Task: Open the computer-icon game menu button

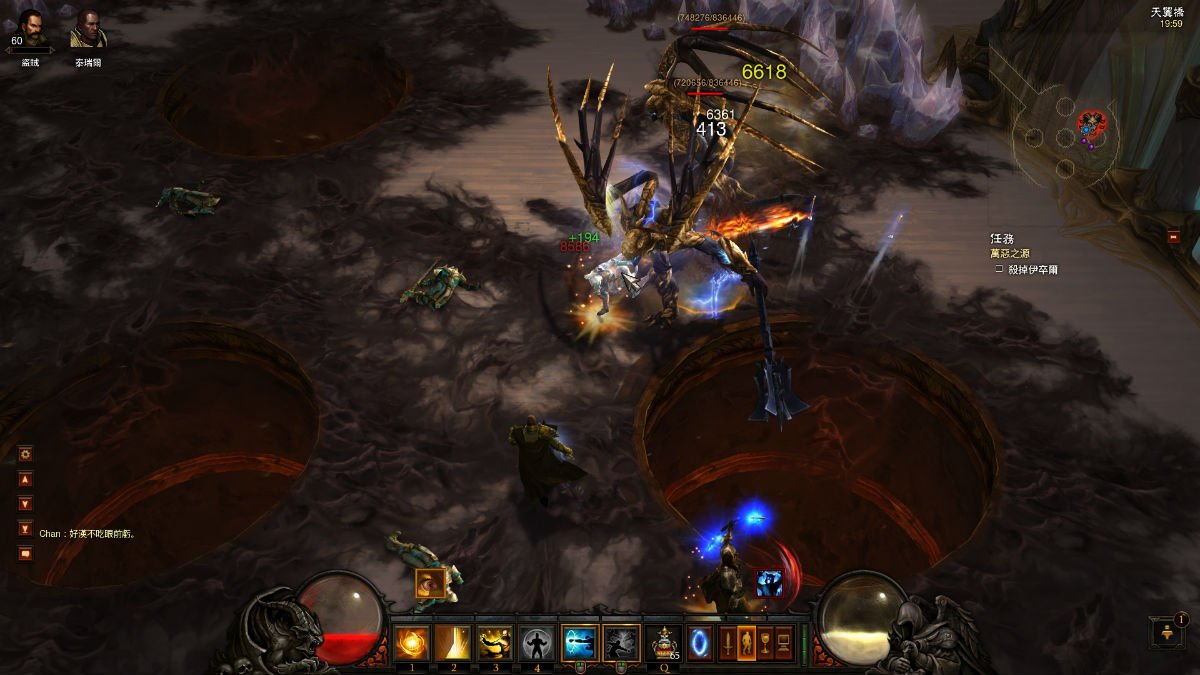Action: click(x=784, y=642)
